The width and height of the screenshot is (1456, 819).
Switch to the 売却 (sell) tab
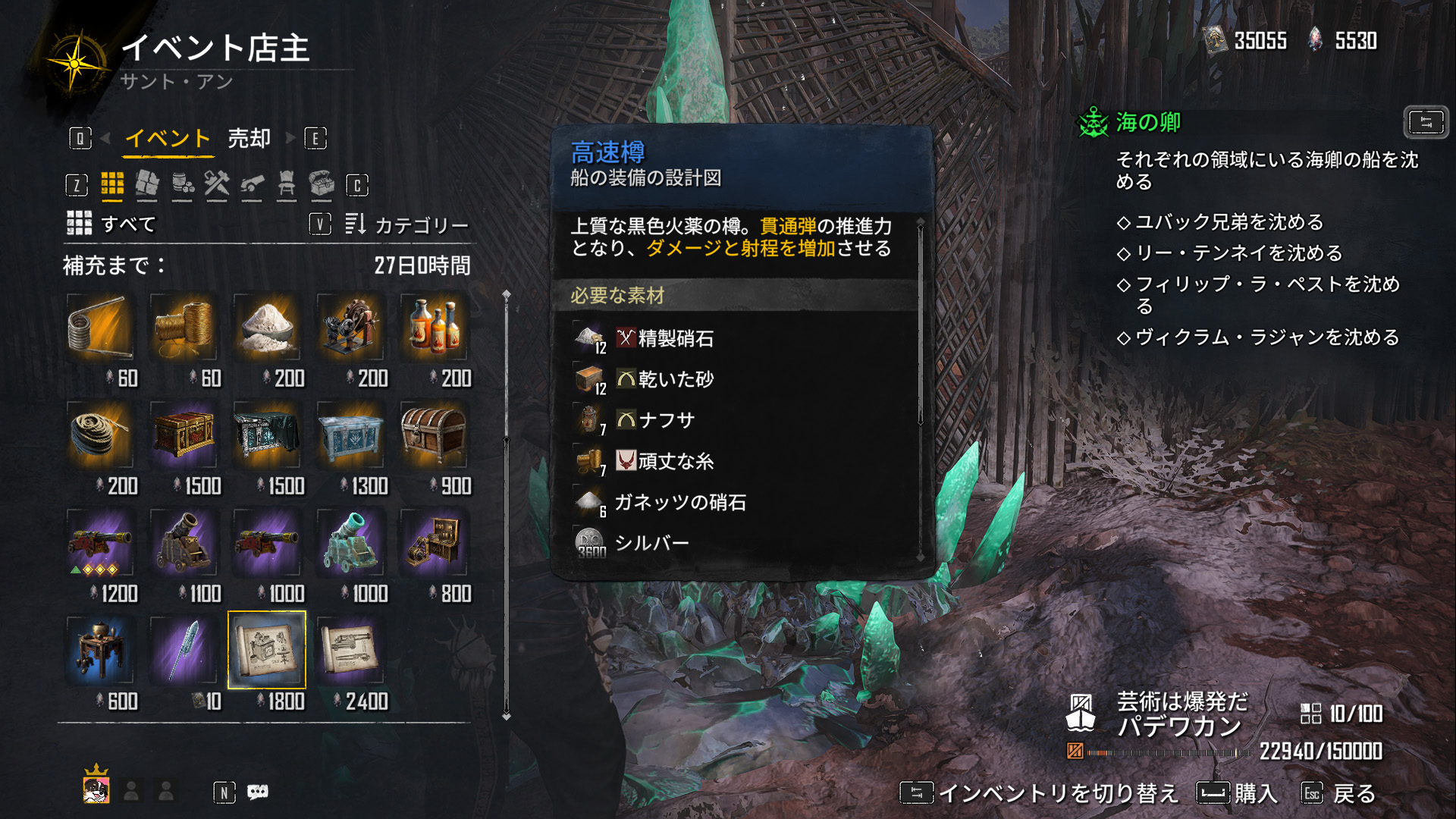tap(249, 139)
